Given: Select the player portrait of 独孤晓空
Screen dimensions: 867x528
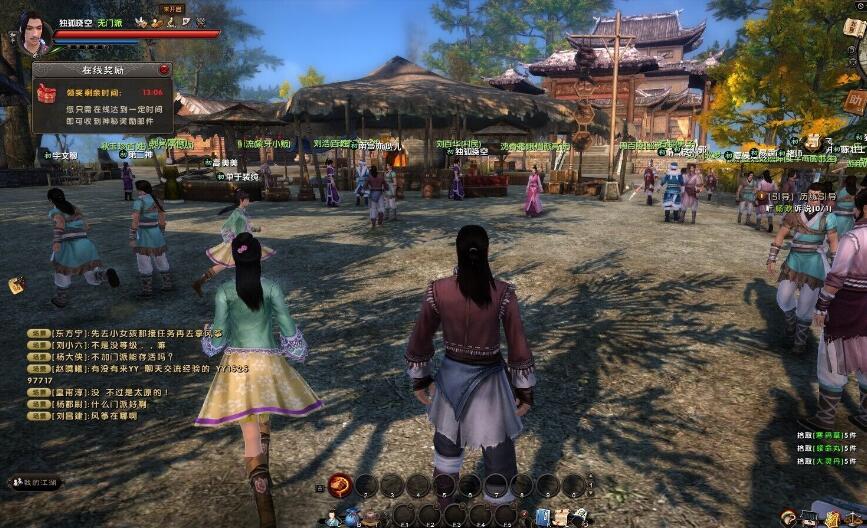Looking at the screenshot, I should [32, 30].
